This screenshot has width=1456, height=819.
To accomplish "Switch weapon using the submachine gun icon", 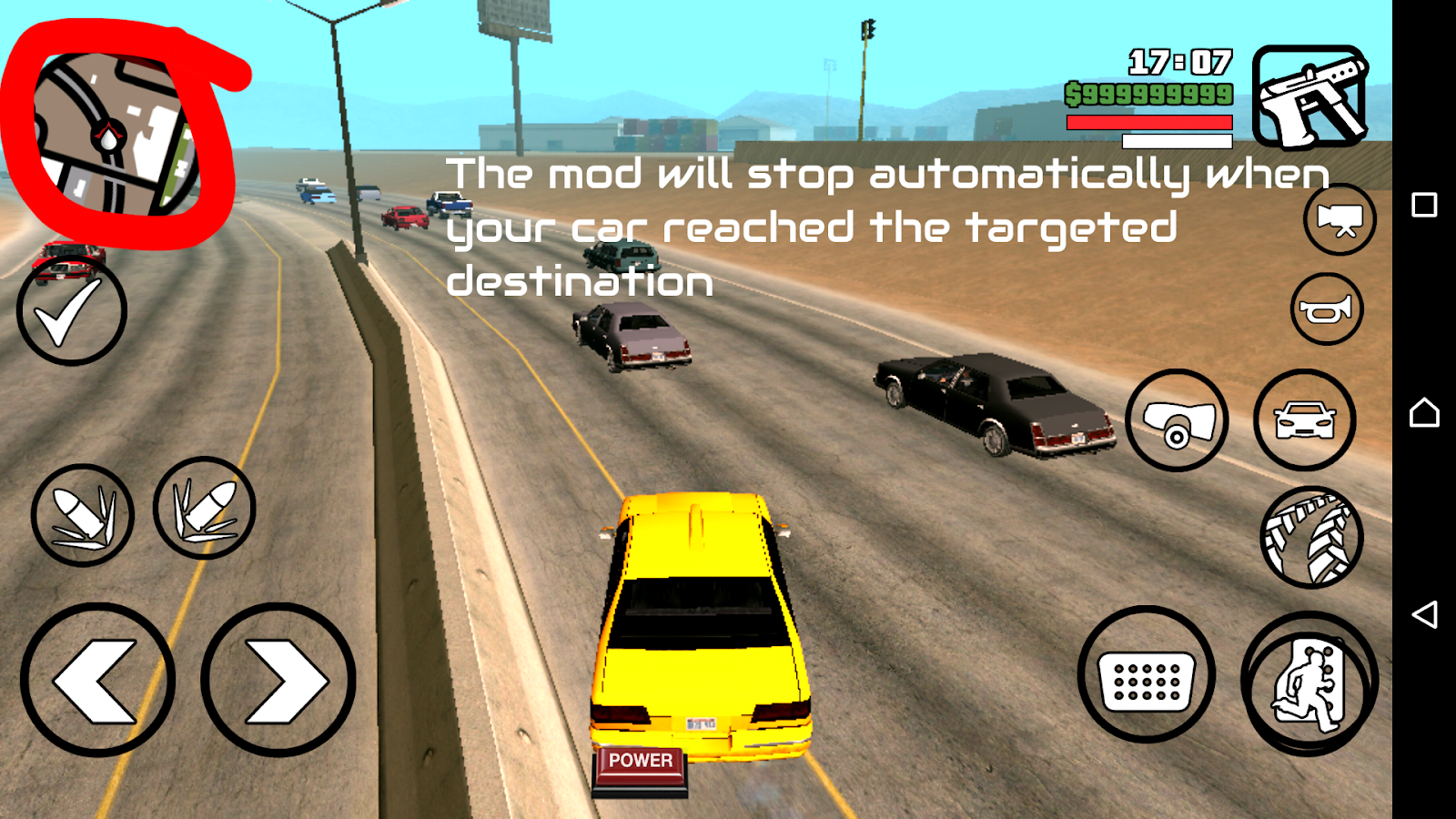I will pyautogui.click(x=1310, y=96).
